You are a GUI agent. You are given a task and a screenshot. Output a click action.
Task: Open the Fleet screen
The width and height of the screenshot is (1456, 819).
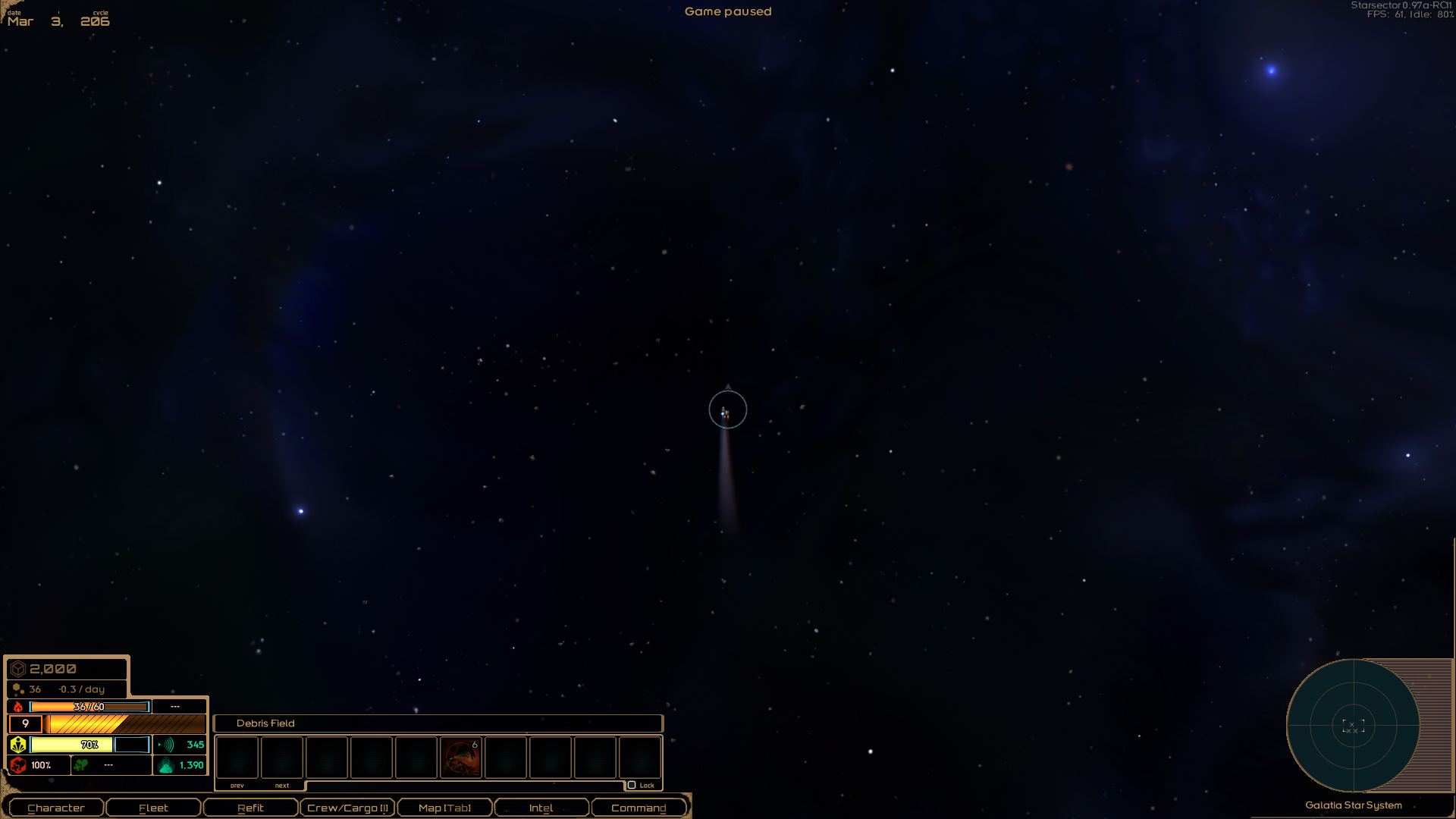coord(153,807)
